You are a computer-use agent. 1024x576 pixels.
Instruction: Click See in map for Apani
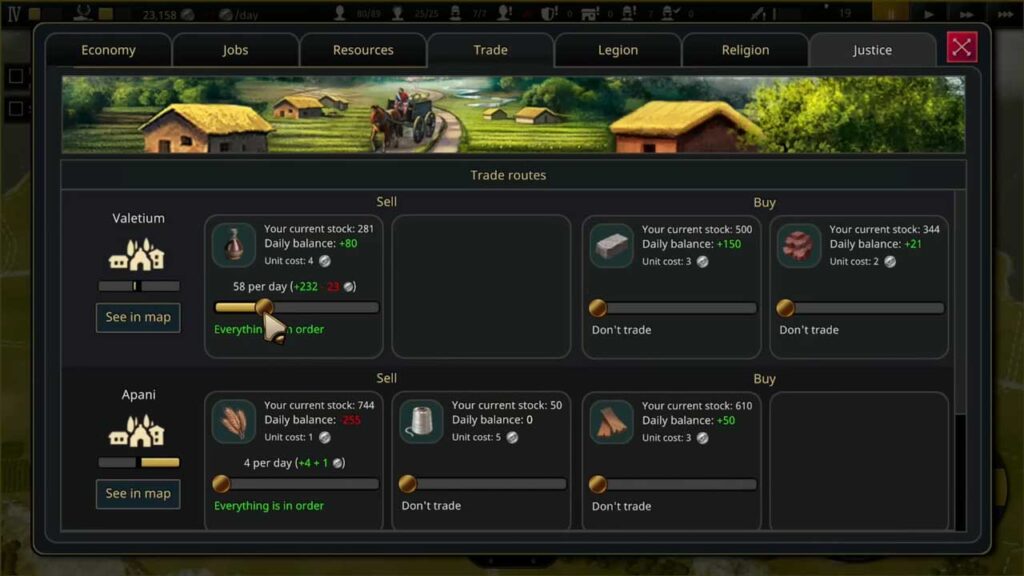[x=138, y=493]
